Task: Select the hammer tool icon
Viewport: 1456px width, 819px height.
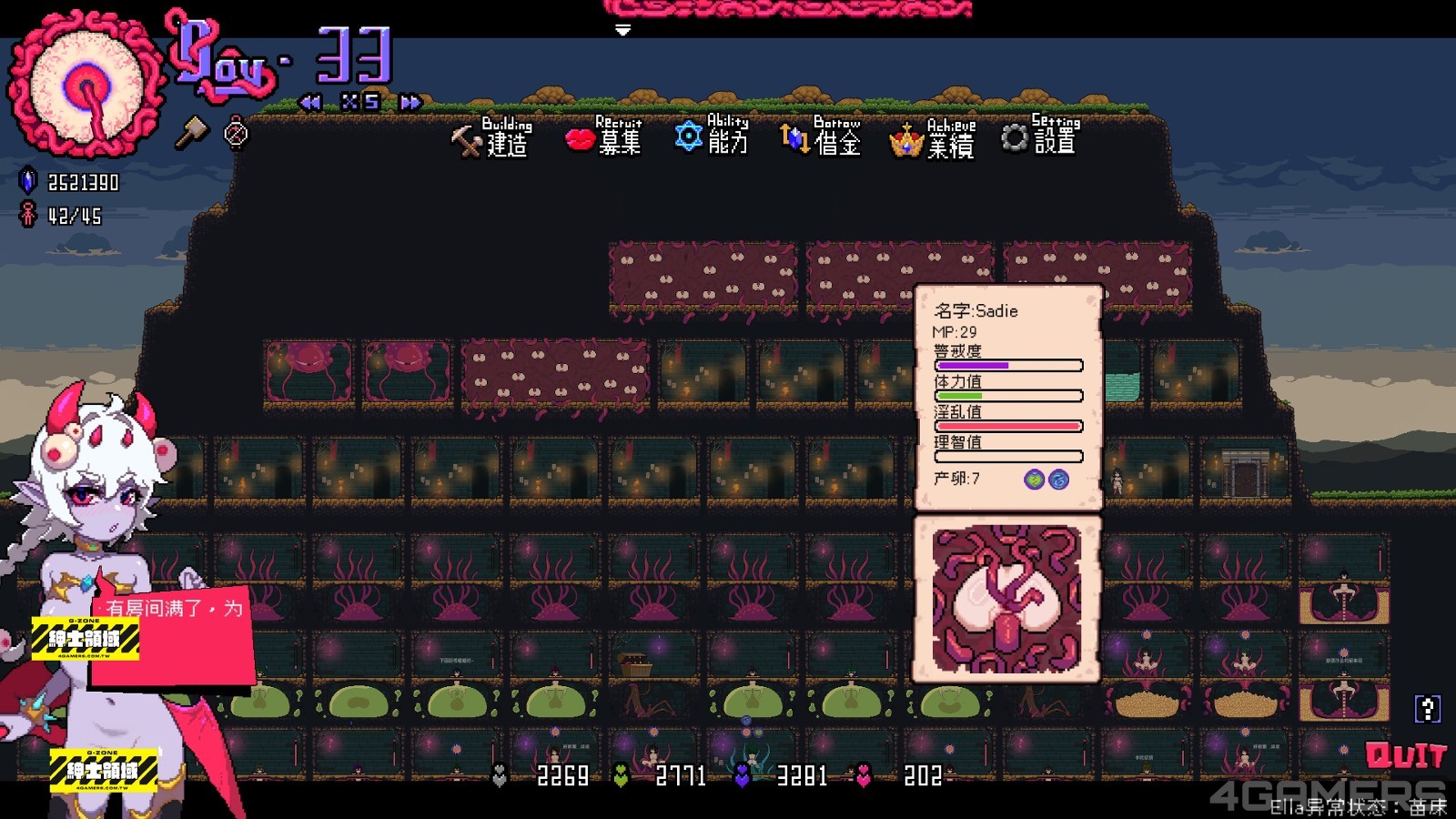Action: pyautogui.click(x=191, y=133)
